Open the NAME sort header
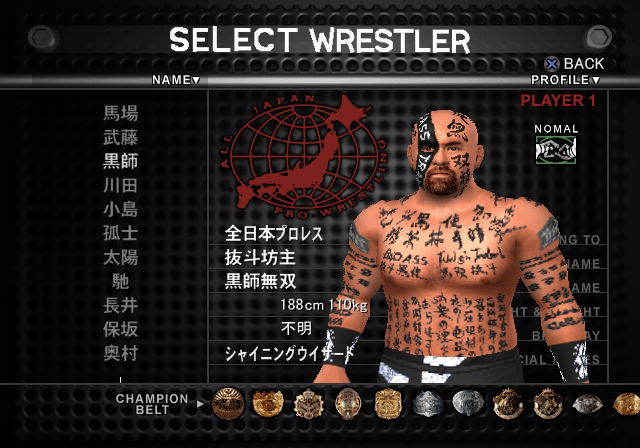The height and width of the screenshot is (448, 640). click(176, 79)
